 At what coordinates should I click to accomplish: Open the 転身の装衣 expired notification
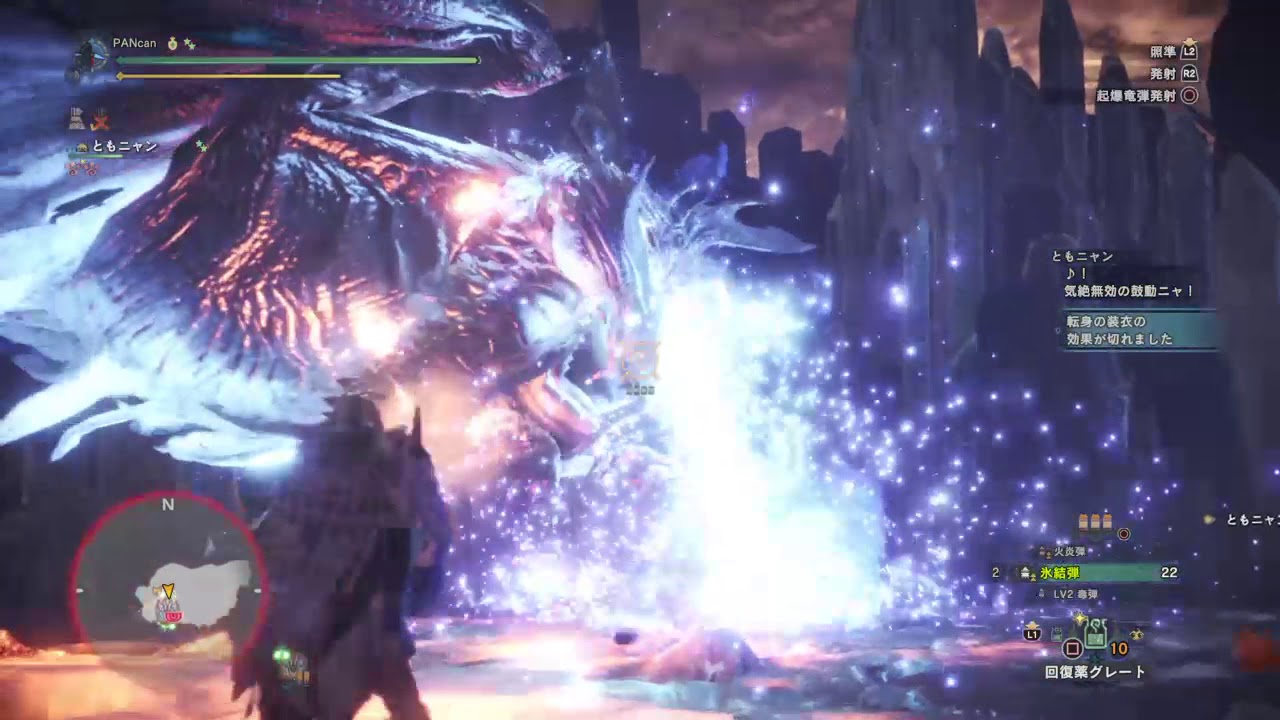(1138, 330)
